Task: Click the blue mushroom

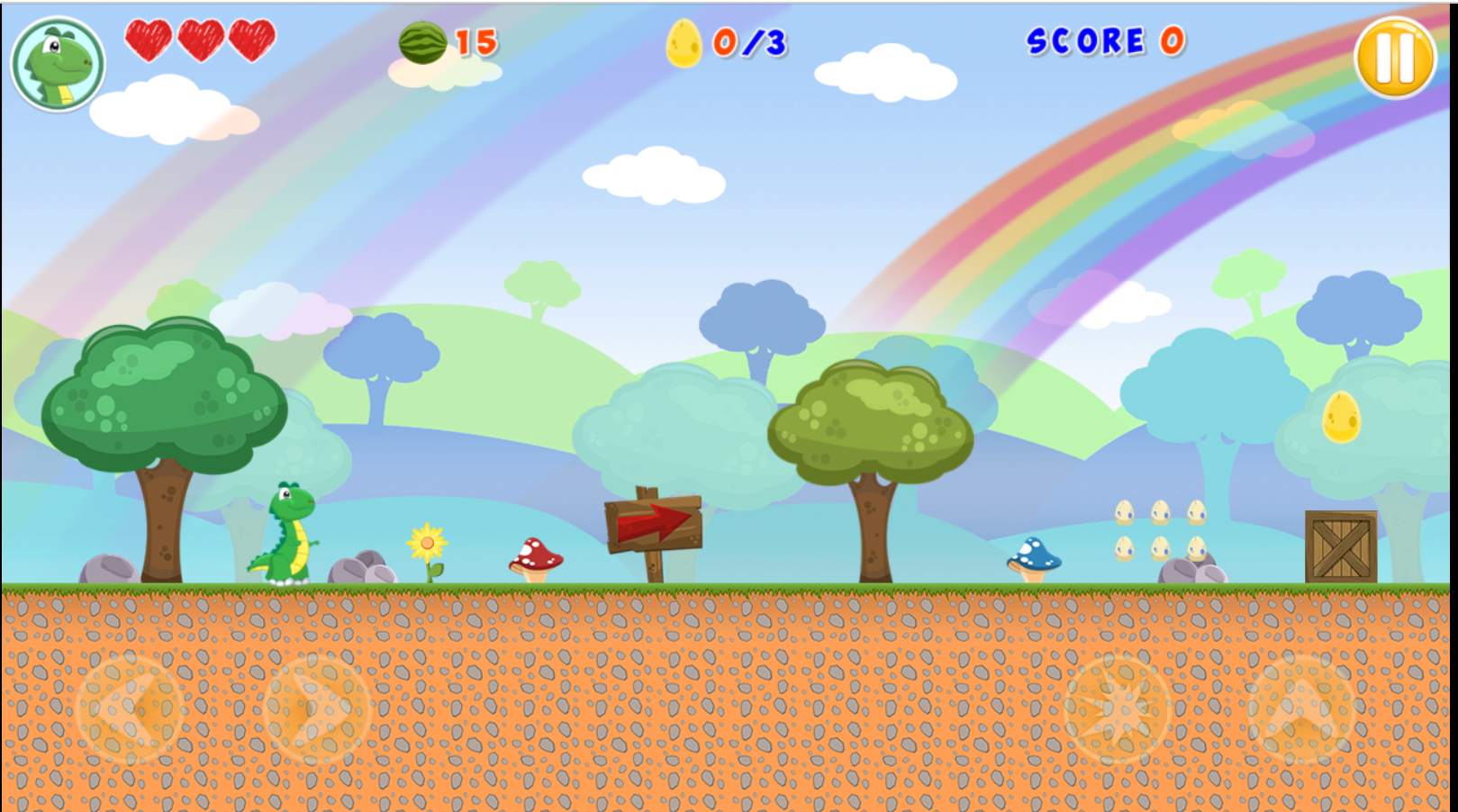Action: click(x=1033, y=557)
